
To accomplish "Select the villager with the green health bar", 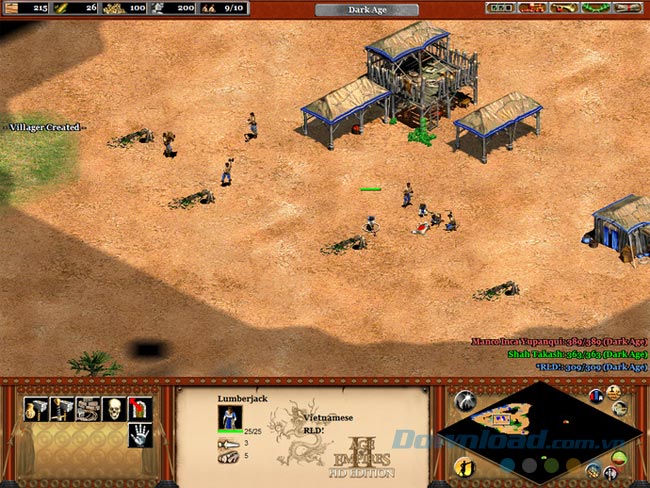I will [371, 224].
